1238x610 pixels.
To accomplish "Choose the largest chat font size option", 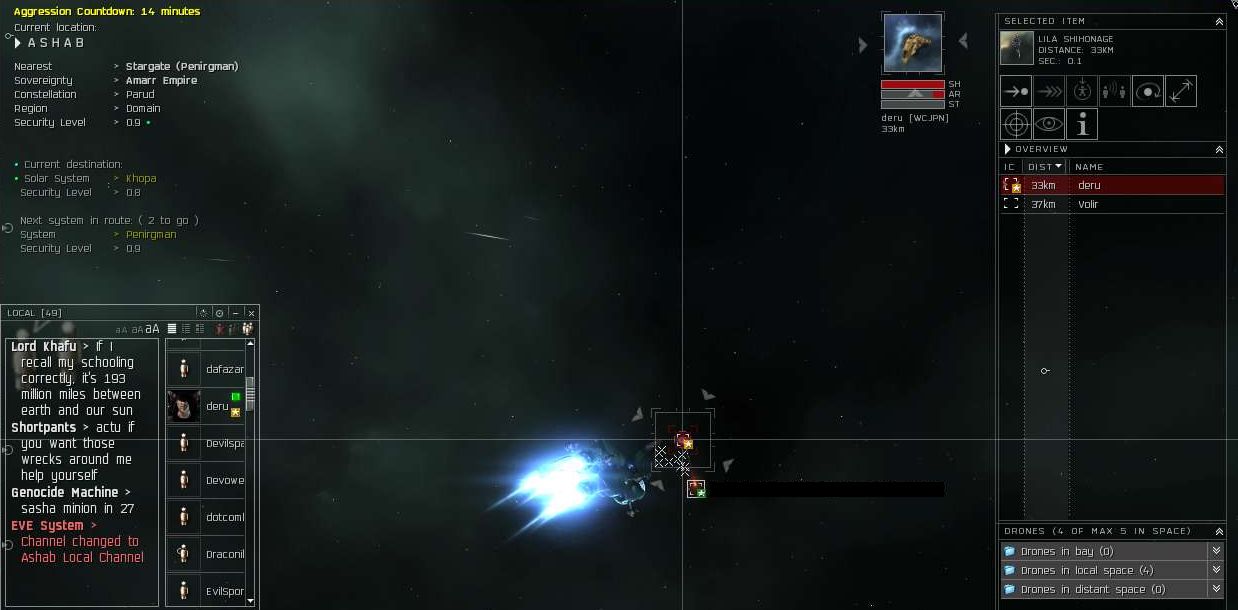I will click(153, 329).
